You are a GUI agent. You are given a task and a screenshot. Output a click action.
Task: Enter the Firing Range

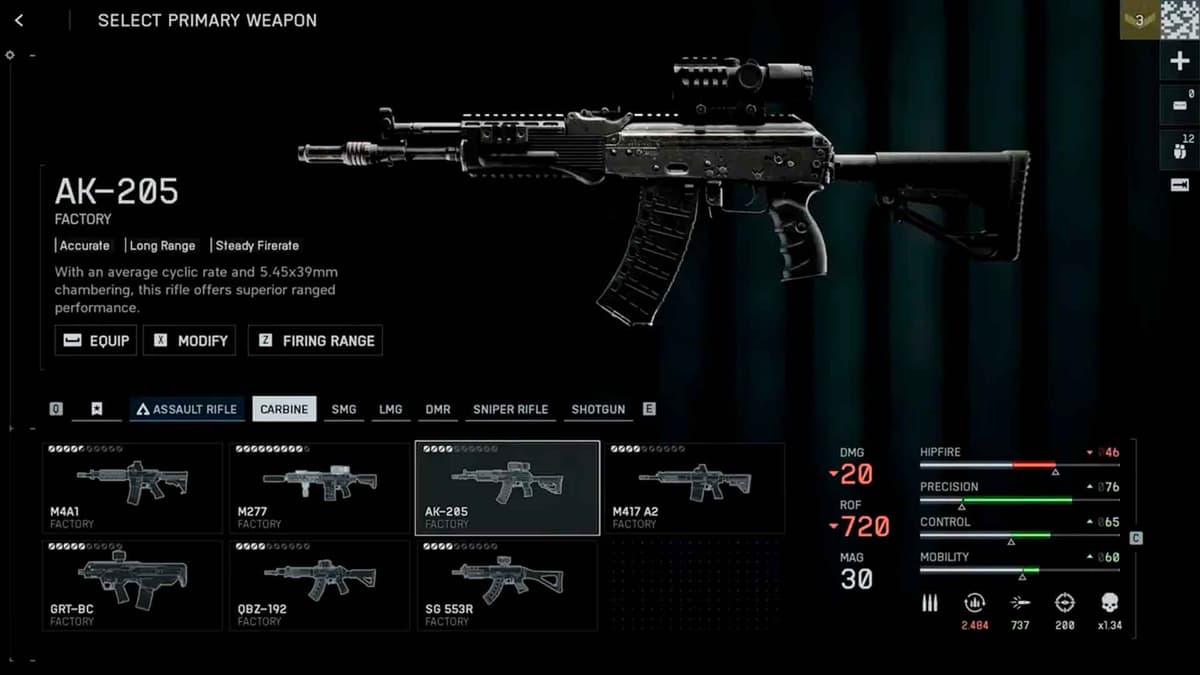pyautogui.click(x=315, y=340)
